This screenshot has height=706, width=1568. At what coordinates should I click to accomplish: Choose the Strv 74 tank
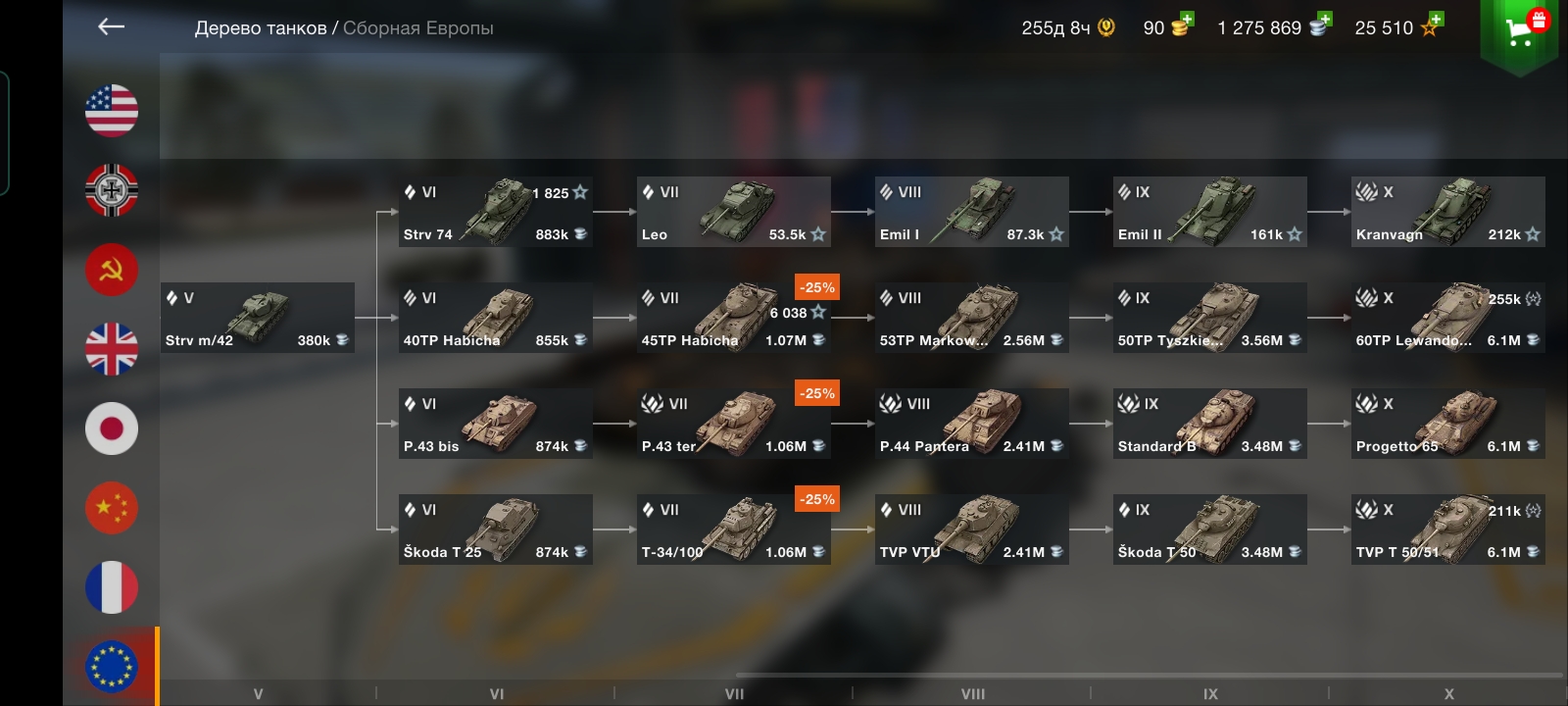tap(495, 212)
